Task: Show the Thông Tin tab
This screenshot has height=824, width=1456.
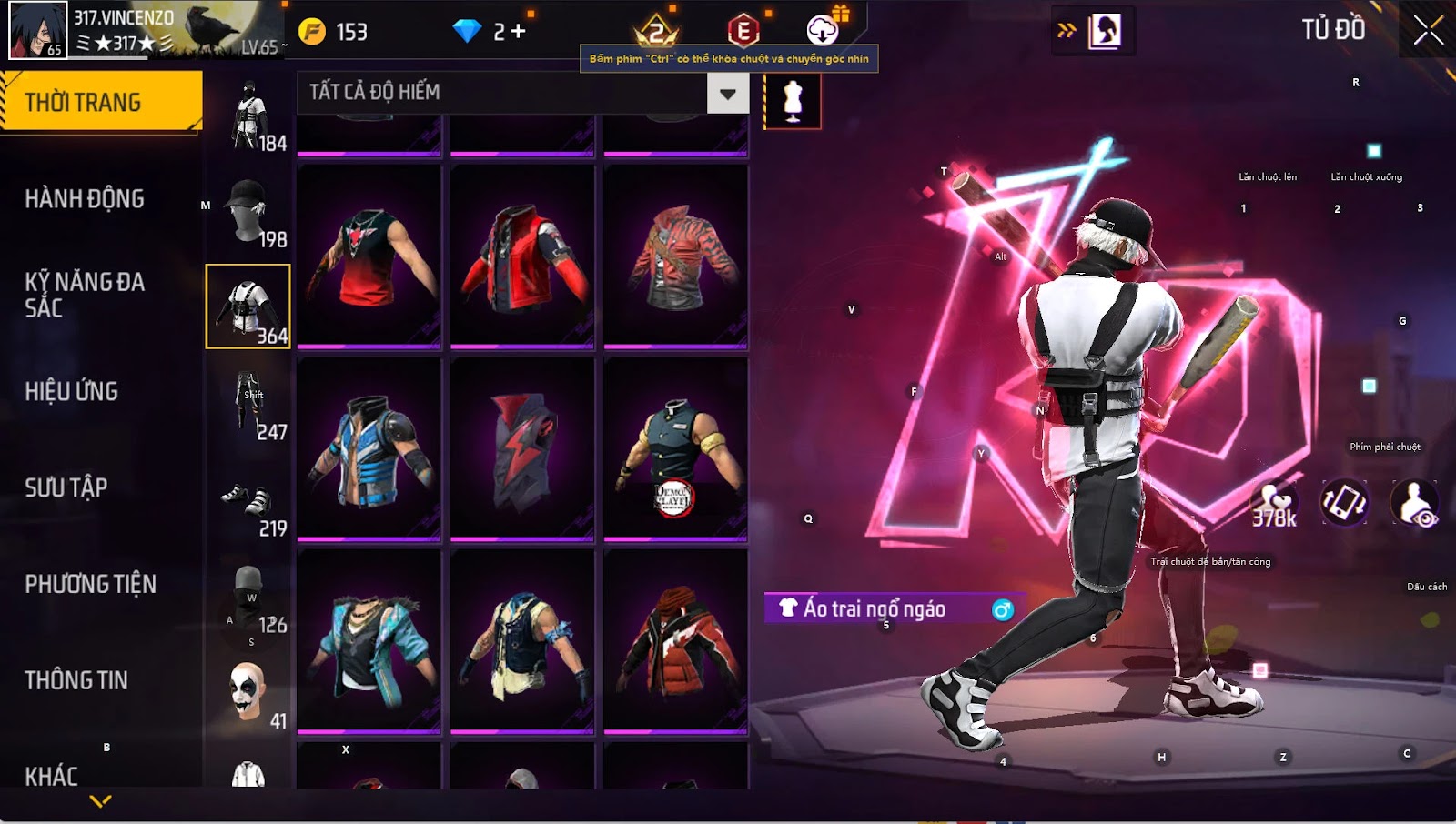Action: pyautogui.click(x=76, y=680)
